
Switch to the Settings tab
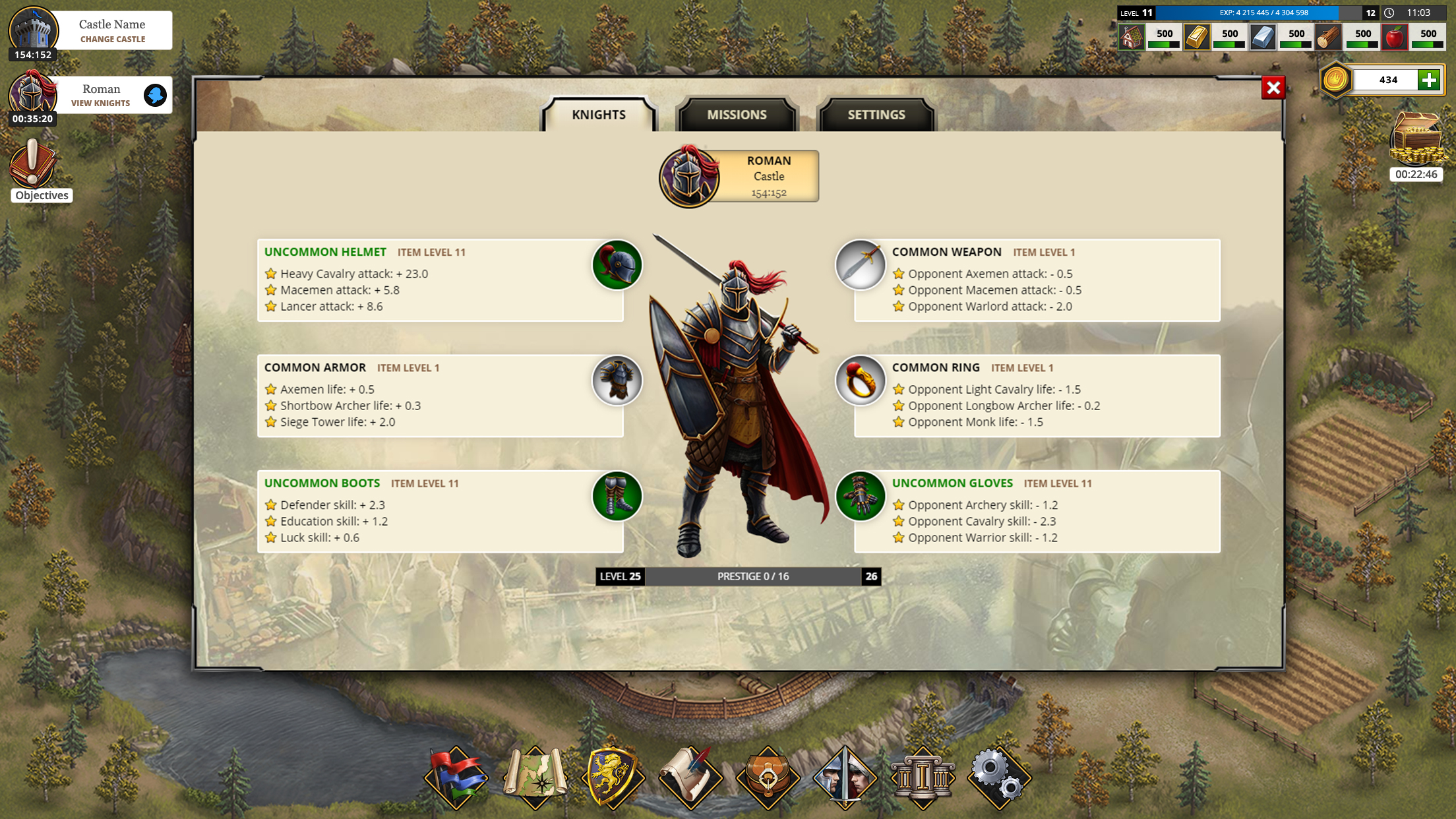(875, 114)
